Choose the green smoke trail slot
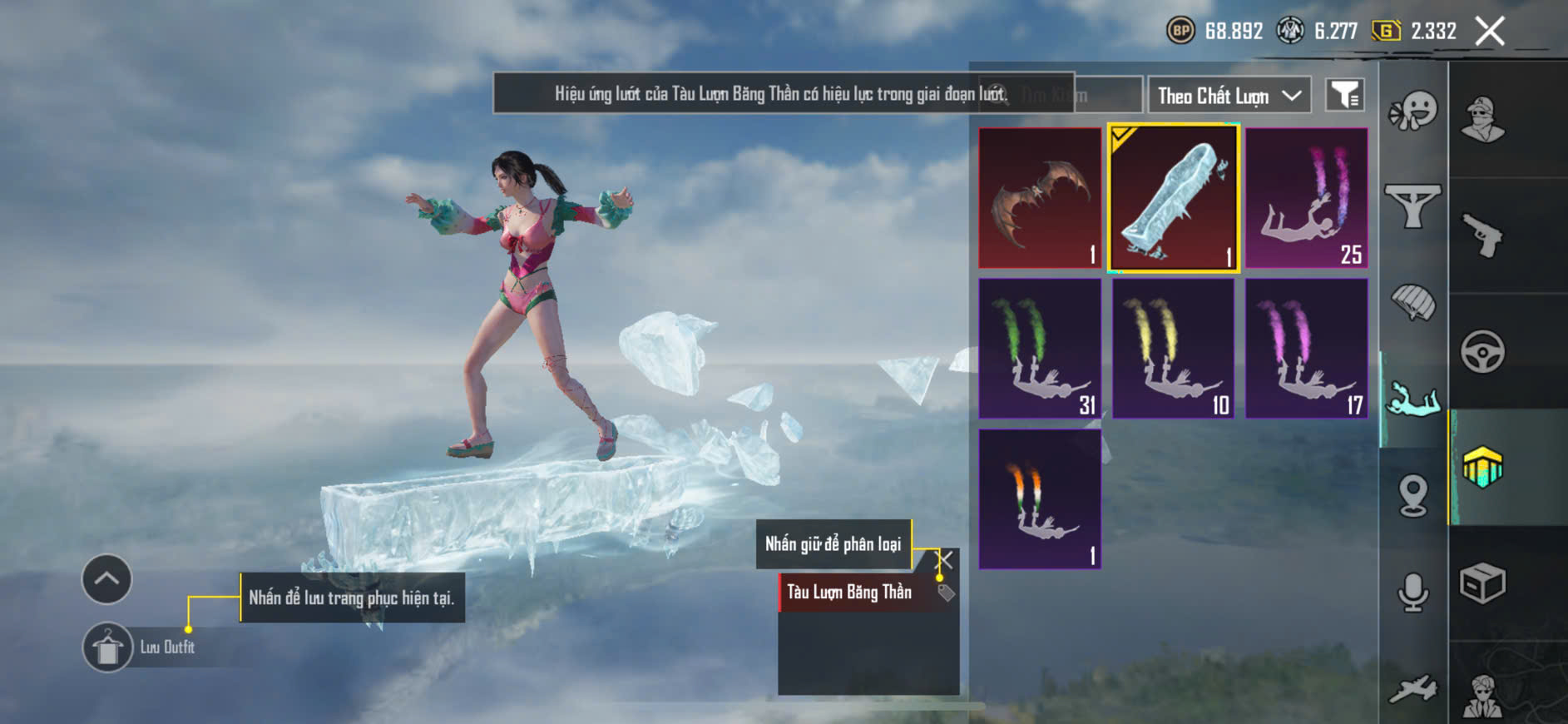Image resolution: width=1568 pixels, height=724 pixels. tap(1040, 348)
